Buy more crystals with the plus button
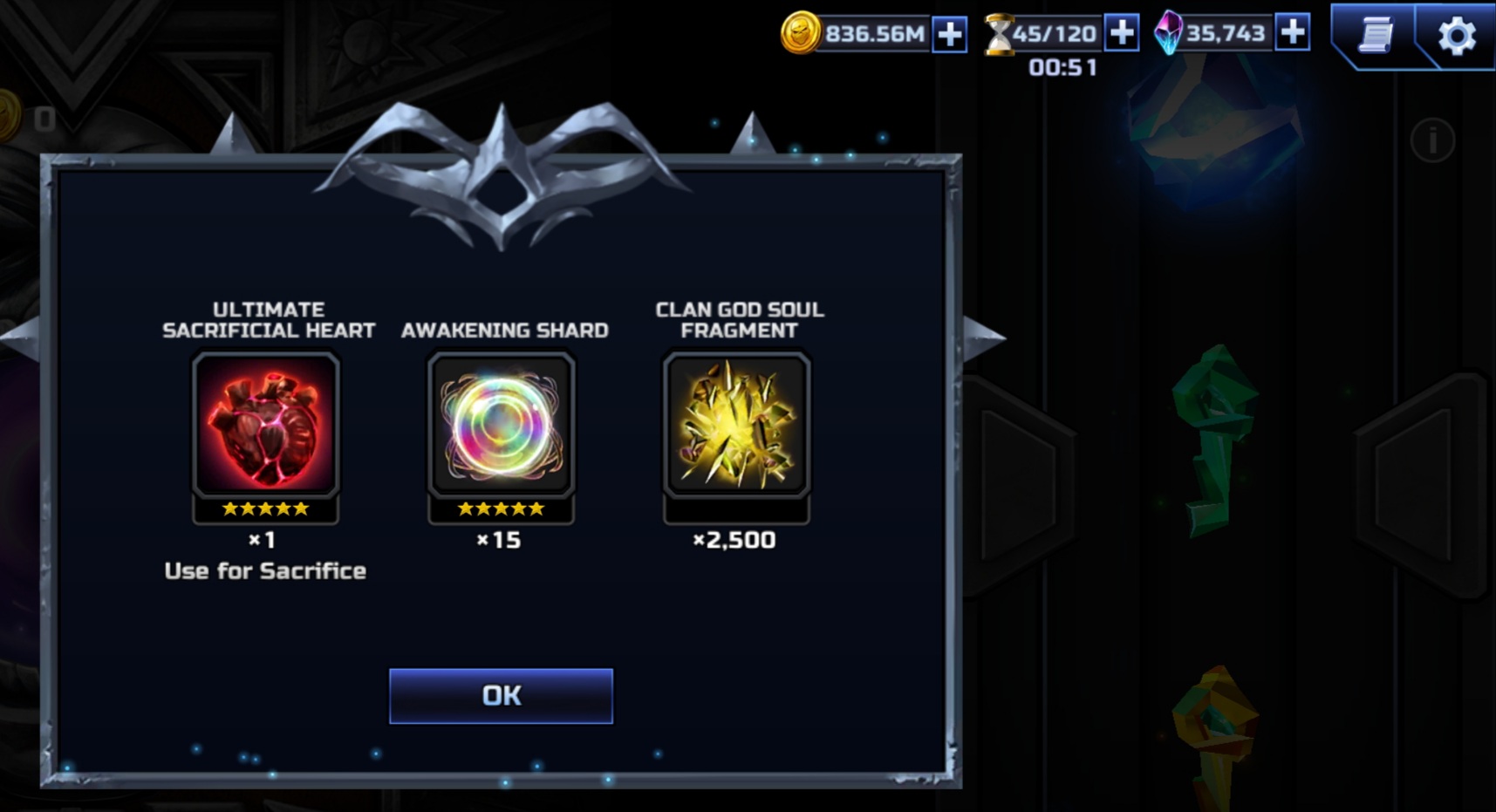 (1292, 32)
